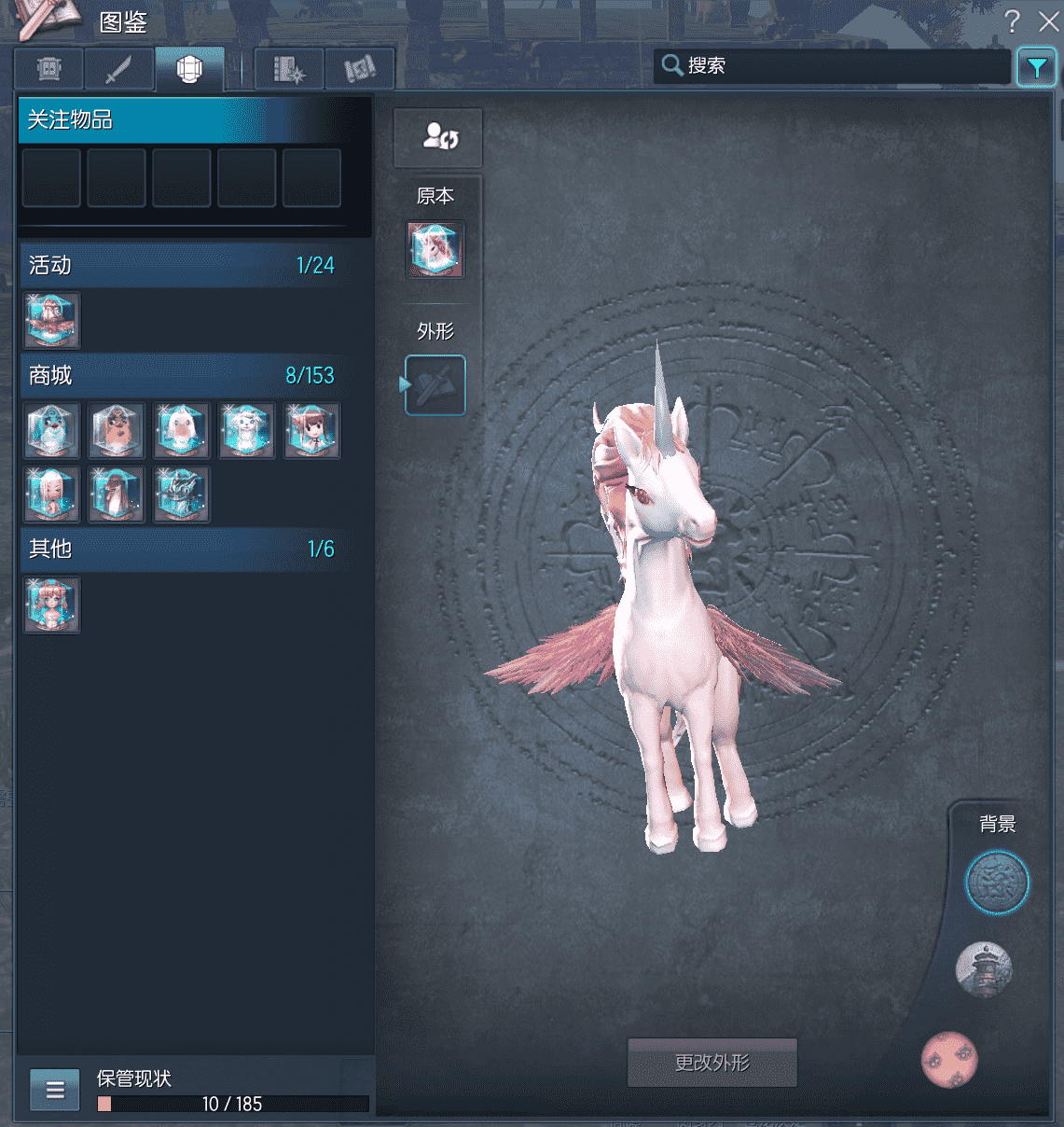Open the question mark help button
This screenshot has height=1127, width=1064.
coord(1013,21)
